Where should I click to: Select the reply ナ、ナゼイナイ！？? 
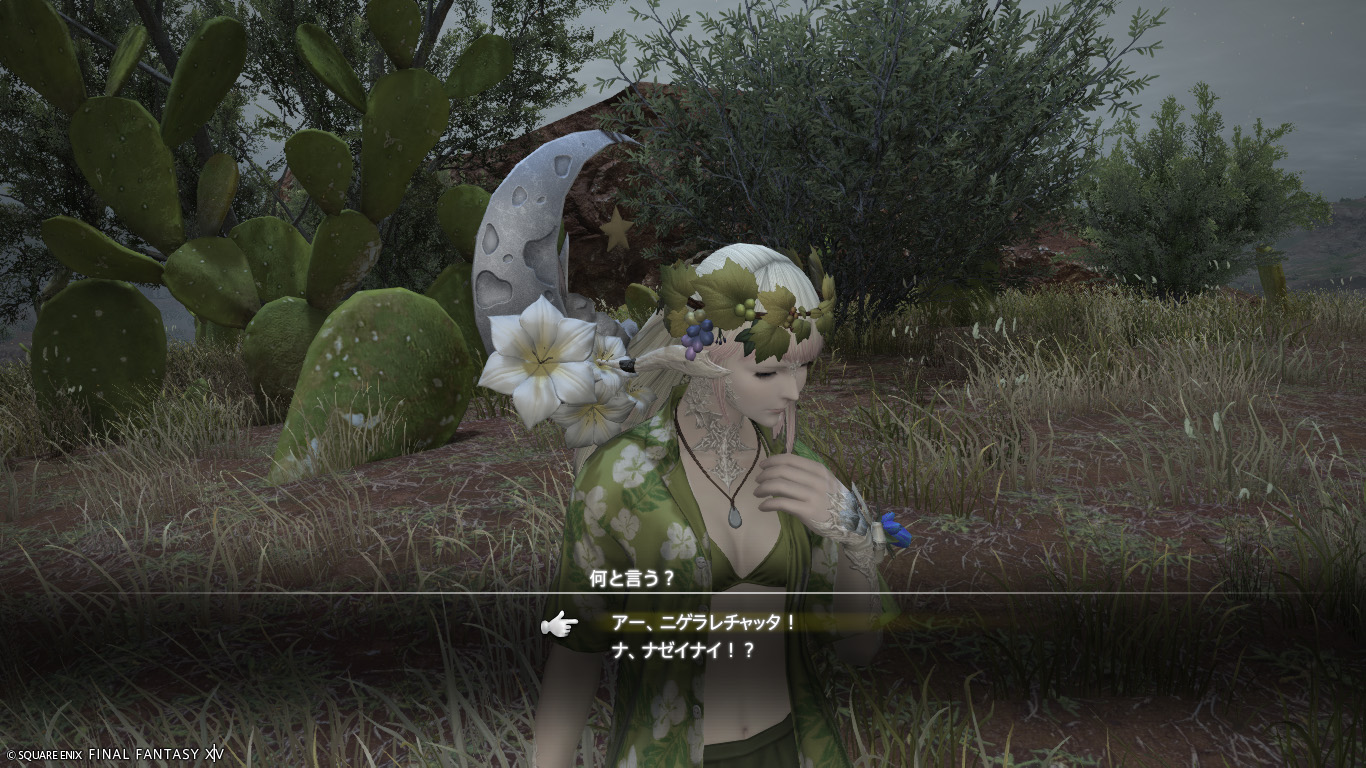[x=683, y=649]
